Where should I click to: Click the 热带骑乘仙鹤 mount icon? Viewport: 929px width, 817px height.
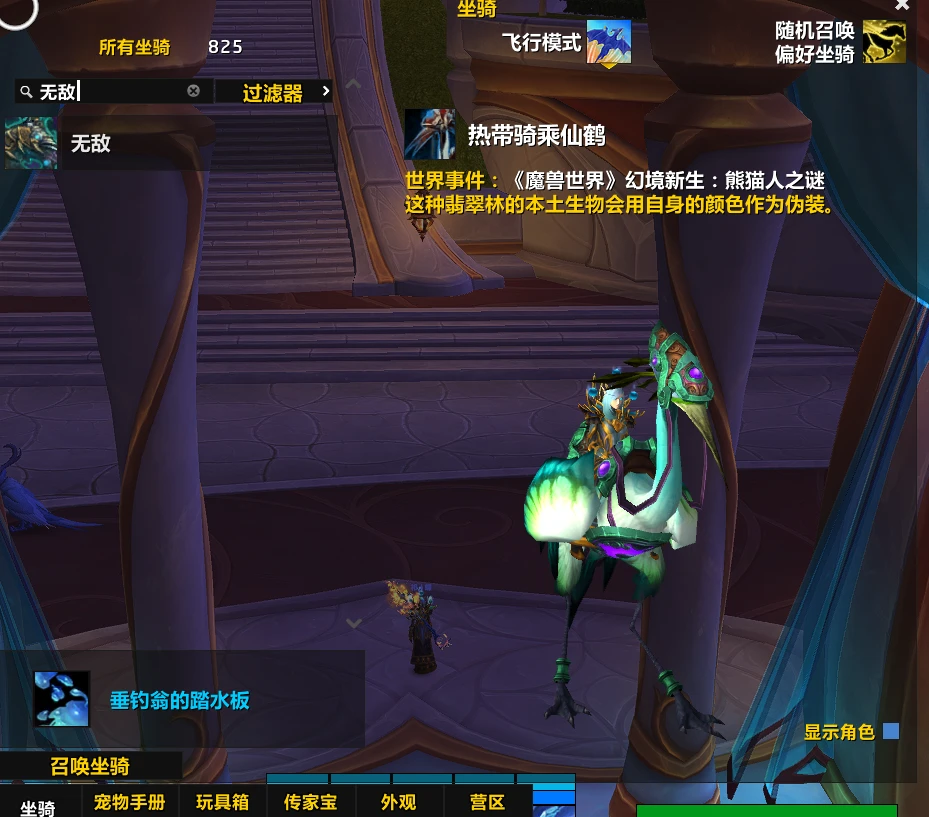(x=430, y=134)
